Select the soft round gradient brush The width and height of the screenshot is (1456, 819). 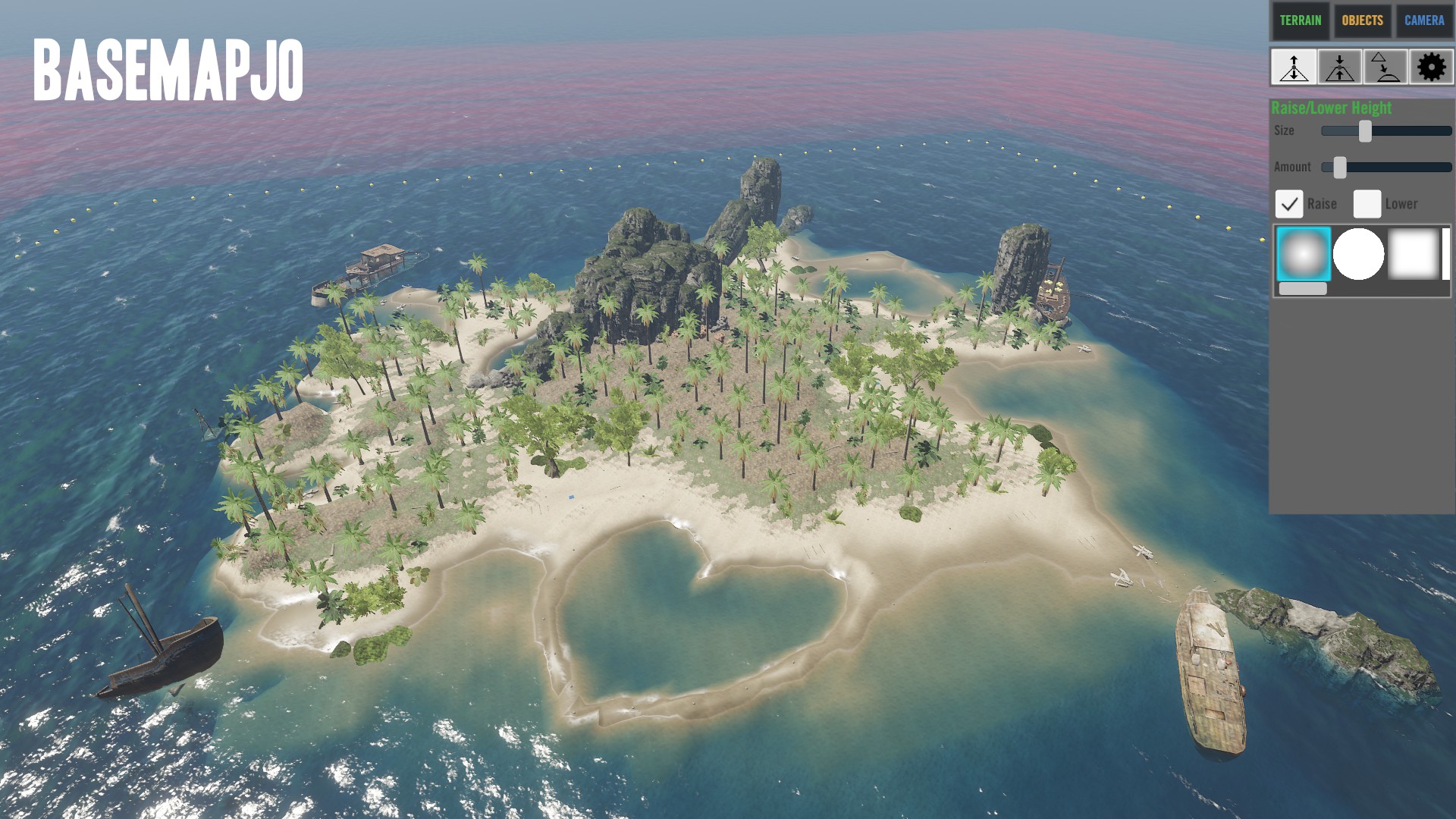(x=1304, y=254)
